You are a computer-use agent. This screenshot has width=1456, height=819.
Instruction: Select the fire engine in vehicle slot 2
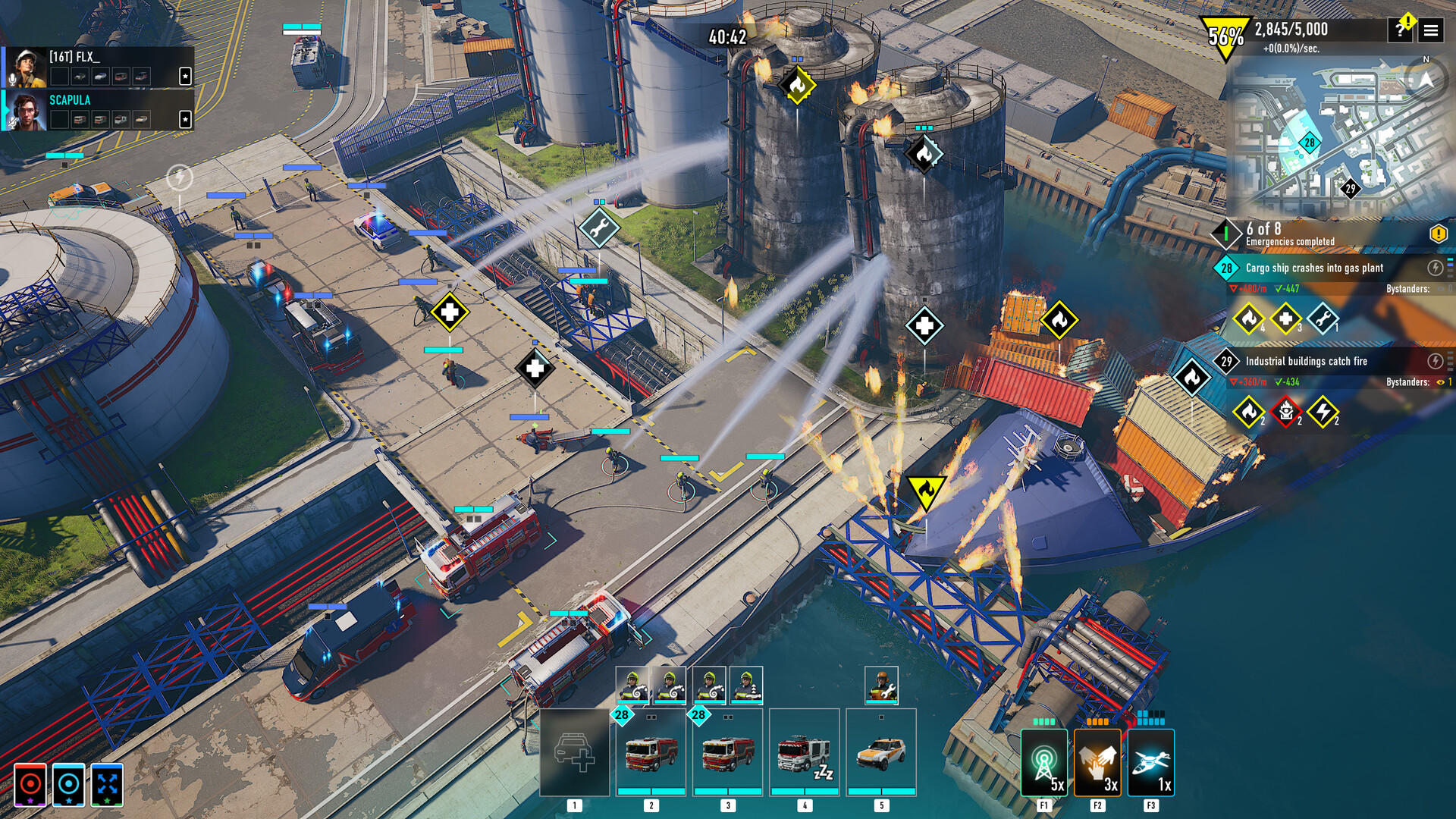click(651, 753)
